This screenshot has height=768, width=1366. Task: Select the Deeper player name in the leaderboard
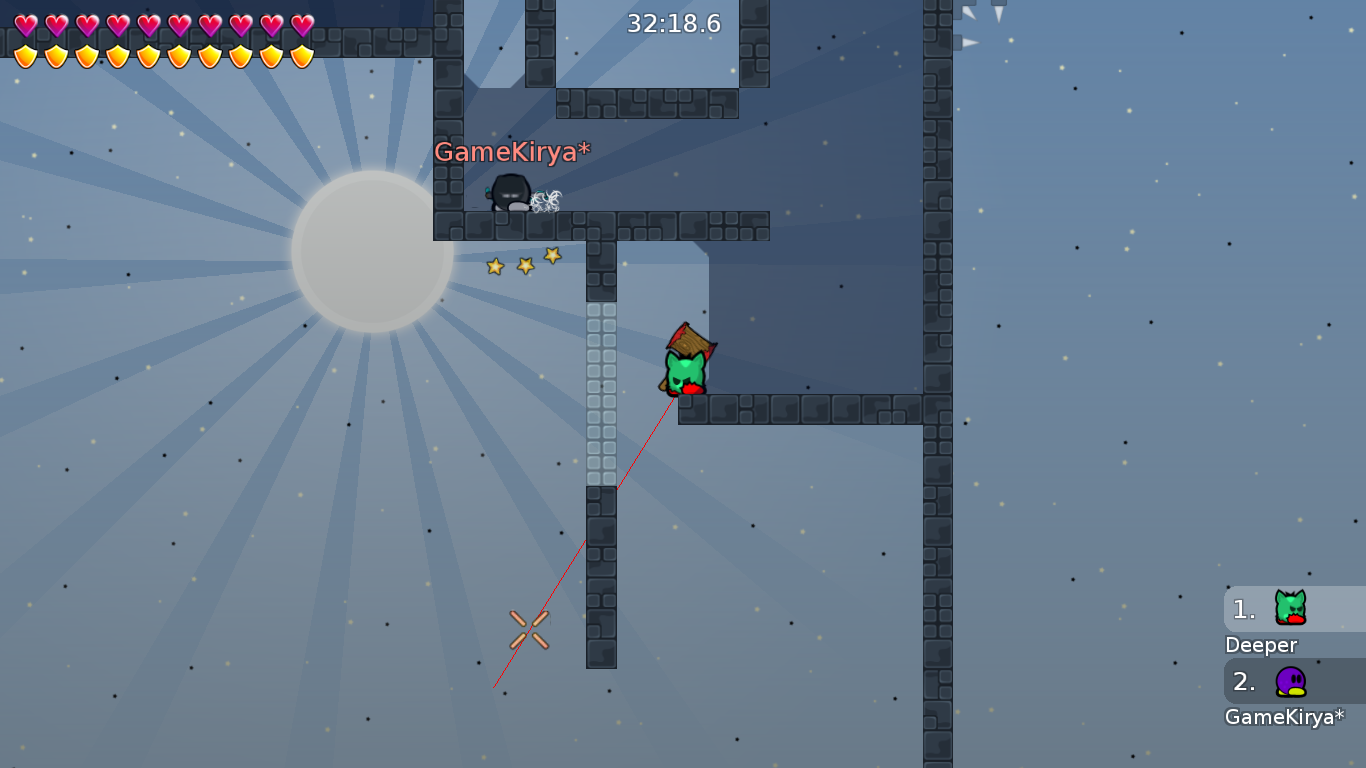1261,645
